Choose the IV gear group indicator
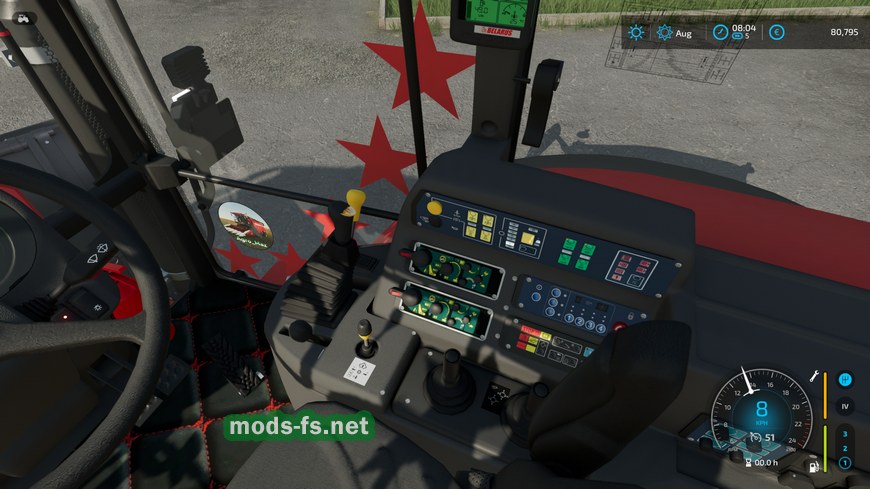Image resolution: width=870 pixels, height=489 pixels. [844, 406]
